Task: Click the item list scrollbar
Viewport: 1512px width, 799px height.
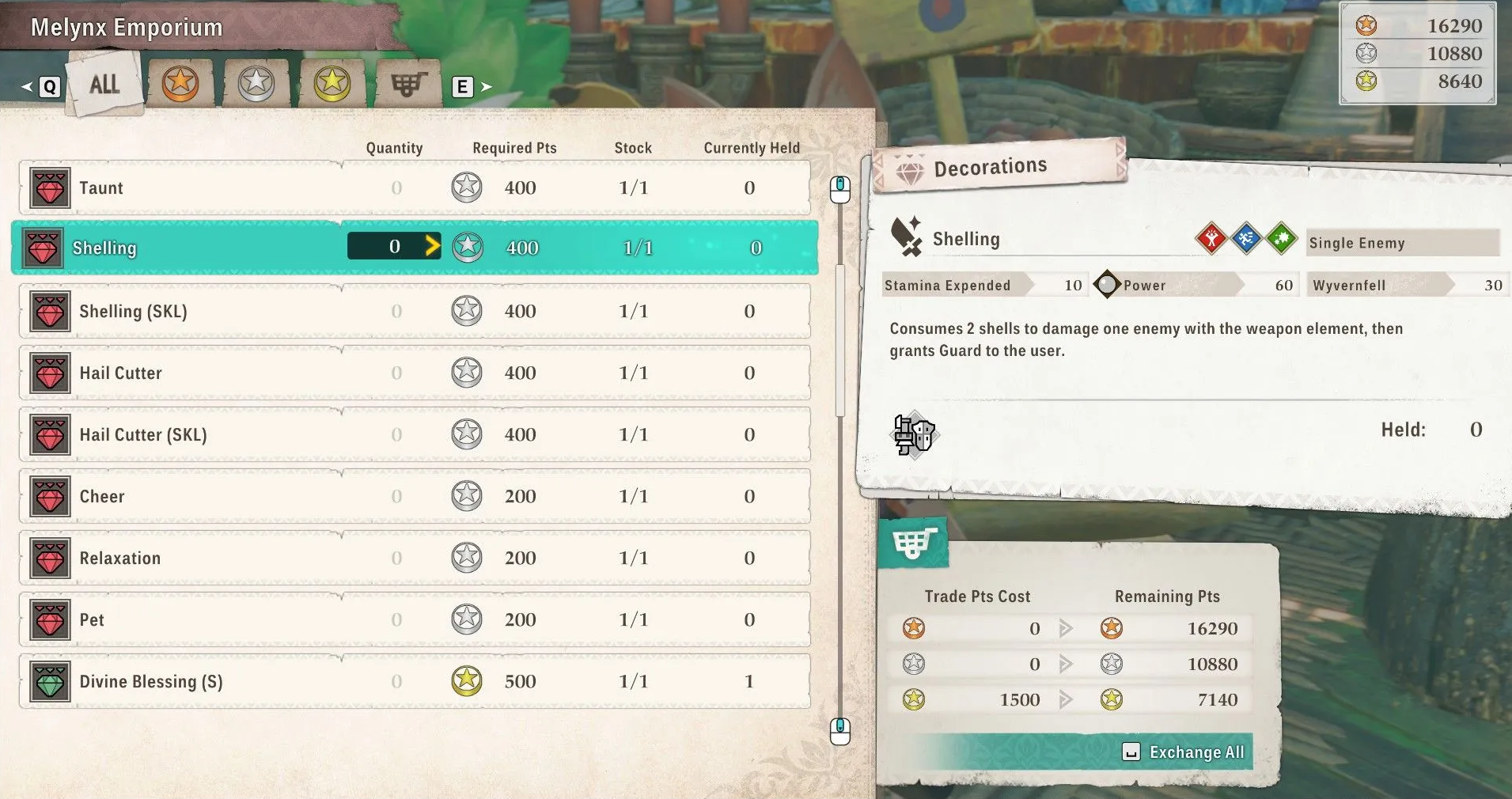Action: pyautogui.click(x=840, y=340)
